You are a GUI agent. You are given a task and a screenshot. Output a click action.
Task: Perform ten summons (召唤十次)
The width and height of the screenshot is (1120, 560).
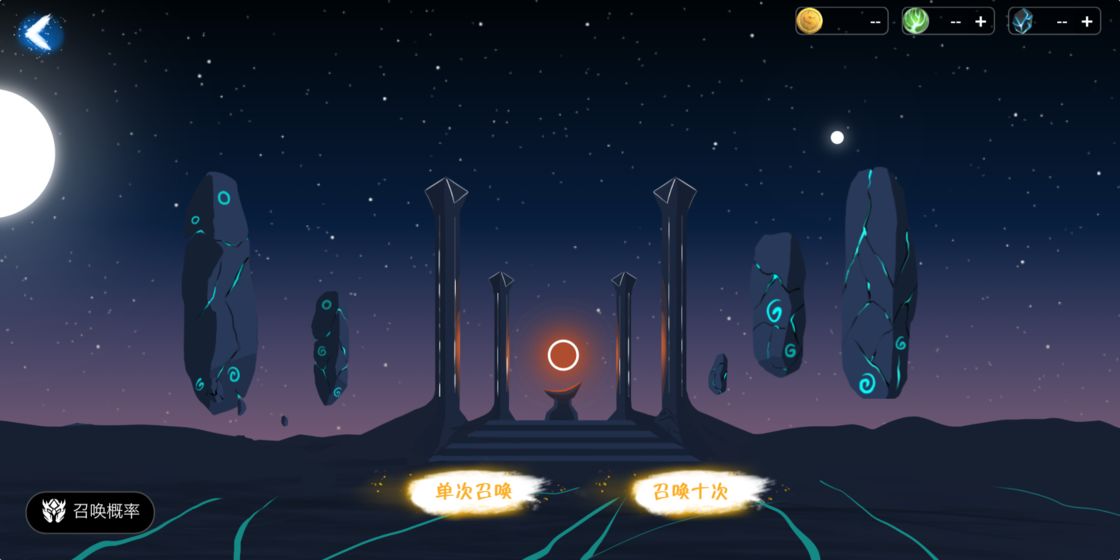(x=691, y=491)
